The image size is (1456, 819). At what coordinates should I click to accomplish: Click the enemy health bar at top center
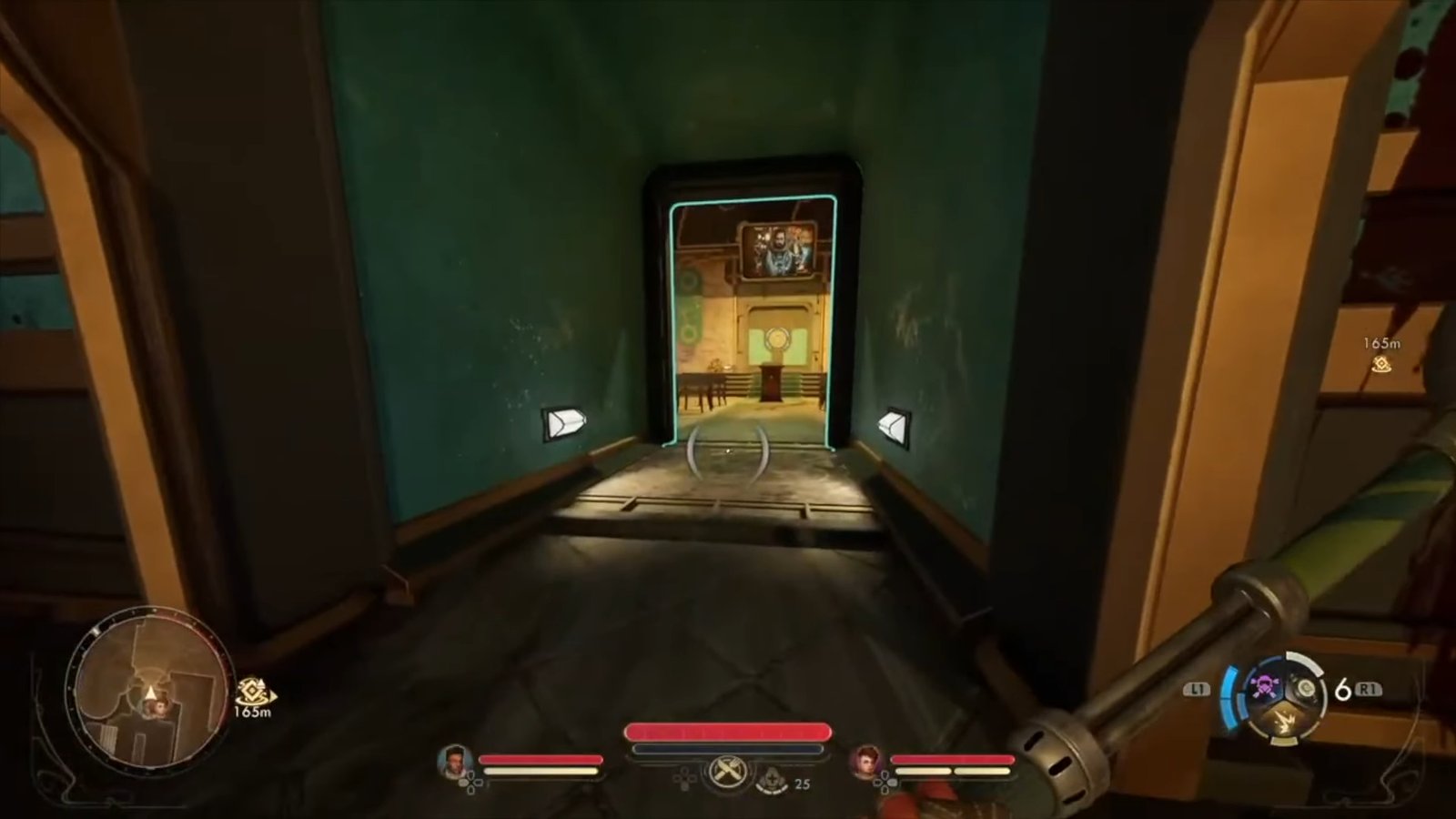click(x=726, y=731)
